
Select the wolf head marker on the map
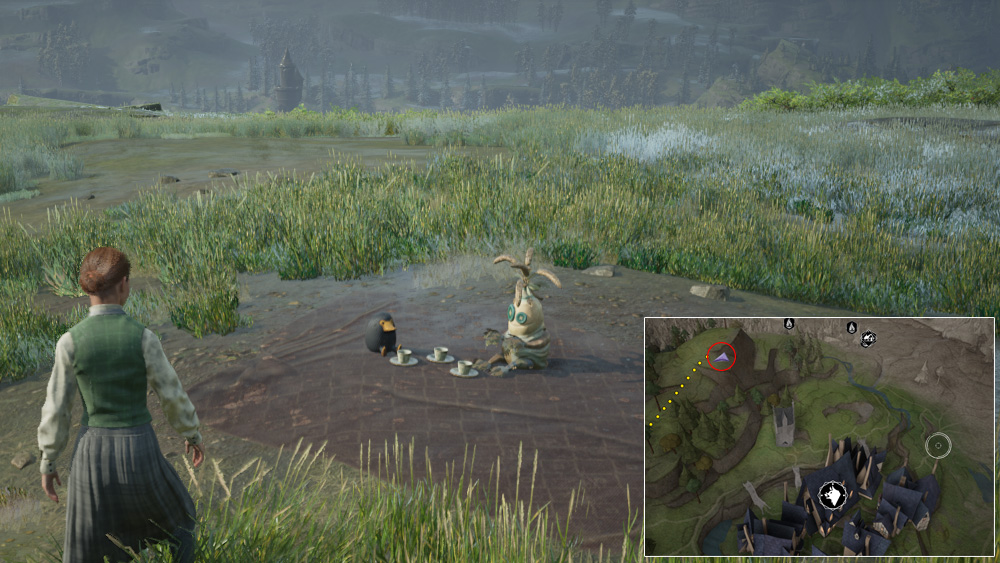tap(832, 494)
